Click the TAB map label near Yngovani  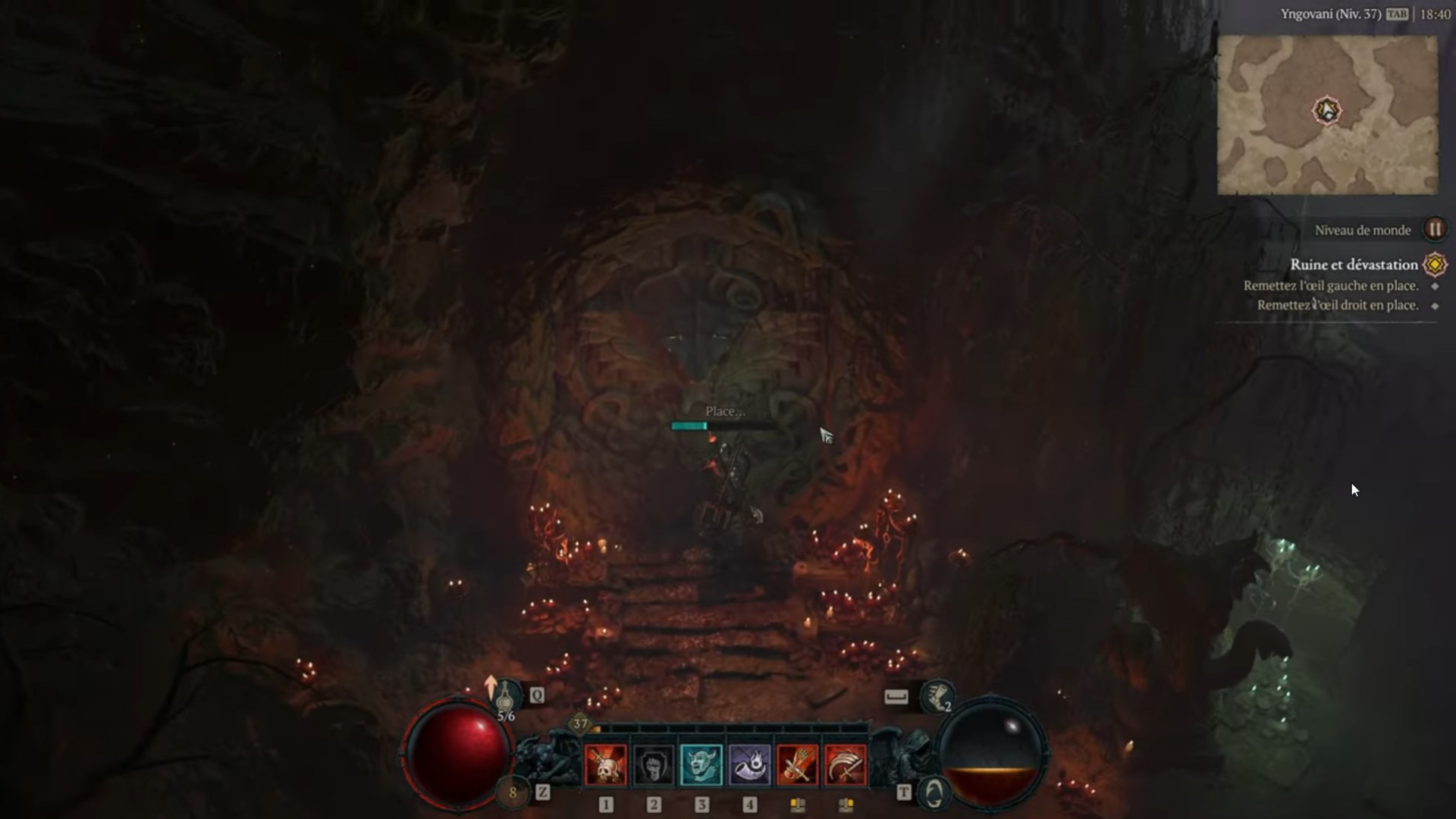1398,12
